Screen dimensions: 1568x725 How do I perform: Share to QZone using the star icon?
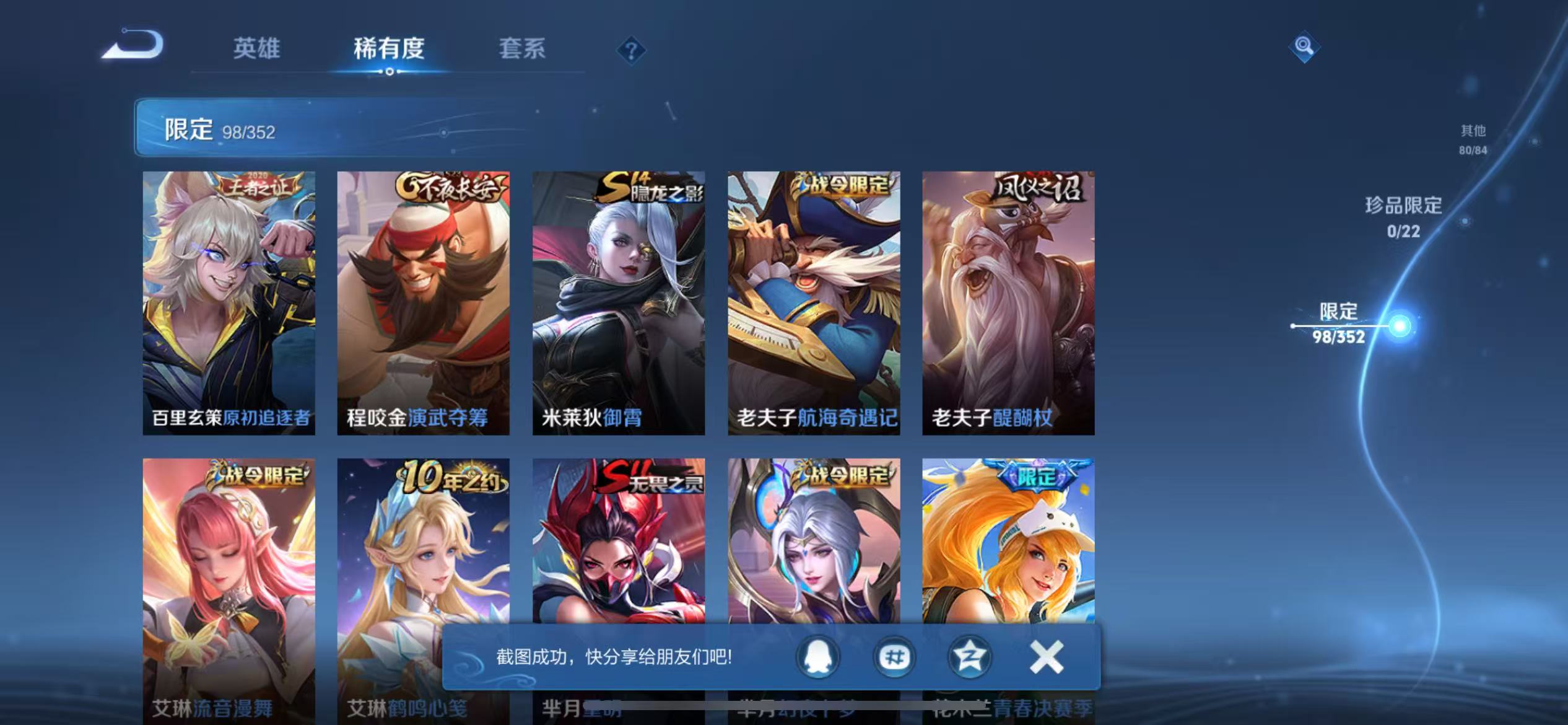970,659
